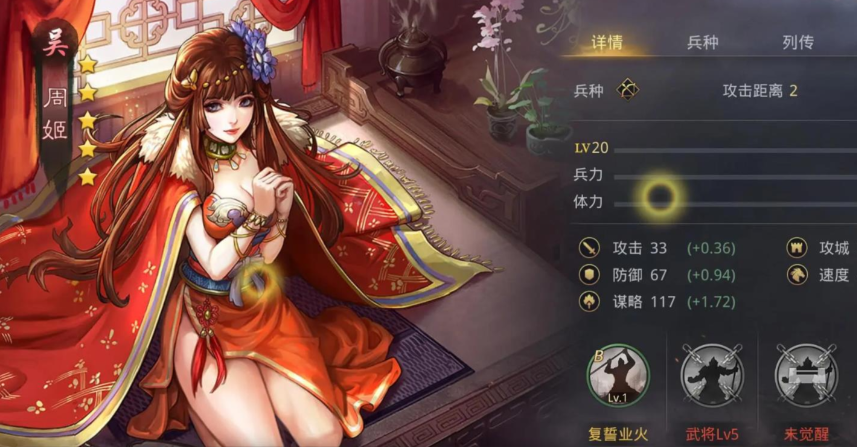This screenshot has height=447, width=857.
Task: Switch to the 详情 details tab
Action: [x=607, y=43]
